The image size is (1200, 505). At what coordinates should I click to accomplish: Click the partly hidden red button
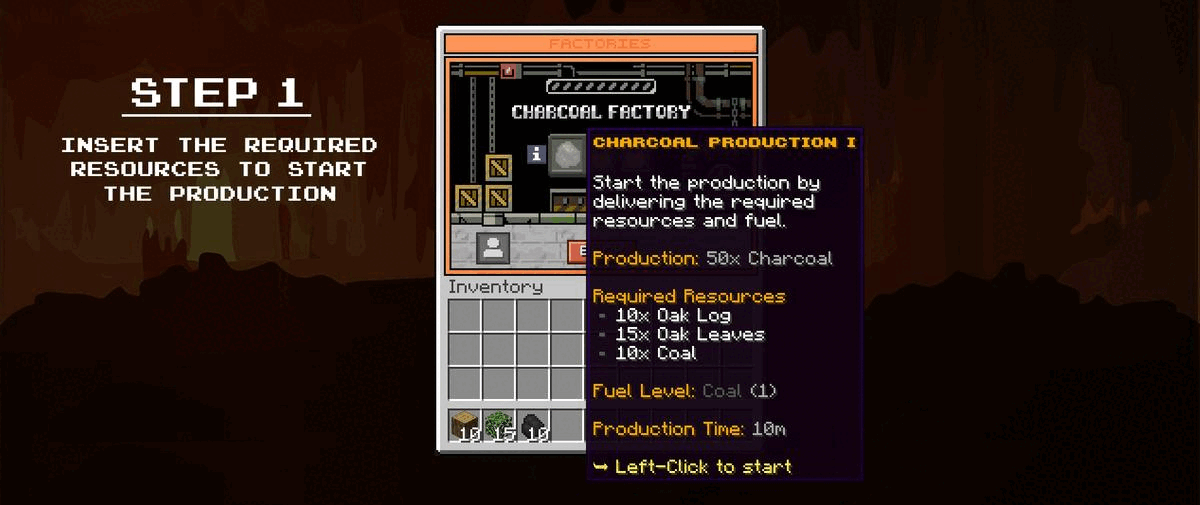[x=577, y=250]
